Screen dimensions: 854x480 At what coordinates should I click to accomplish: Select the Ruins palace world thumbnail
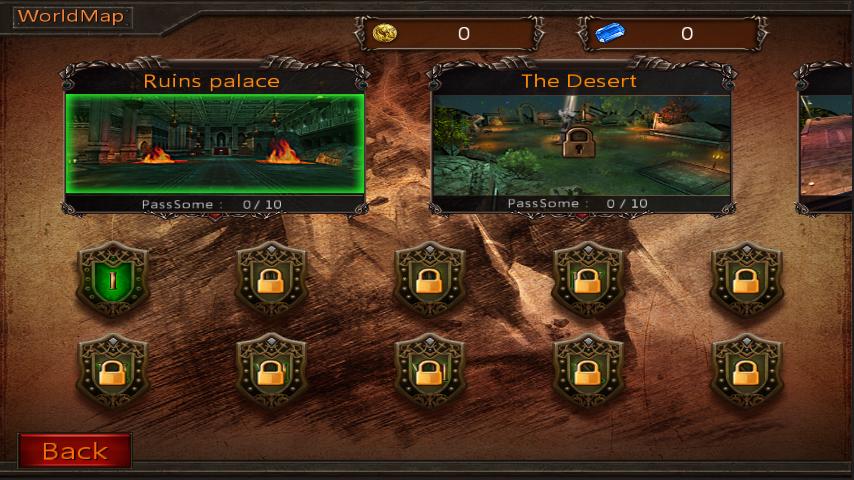213,143
